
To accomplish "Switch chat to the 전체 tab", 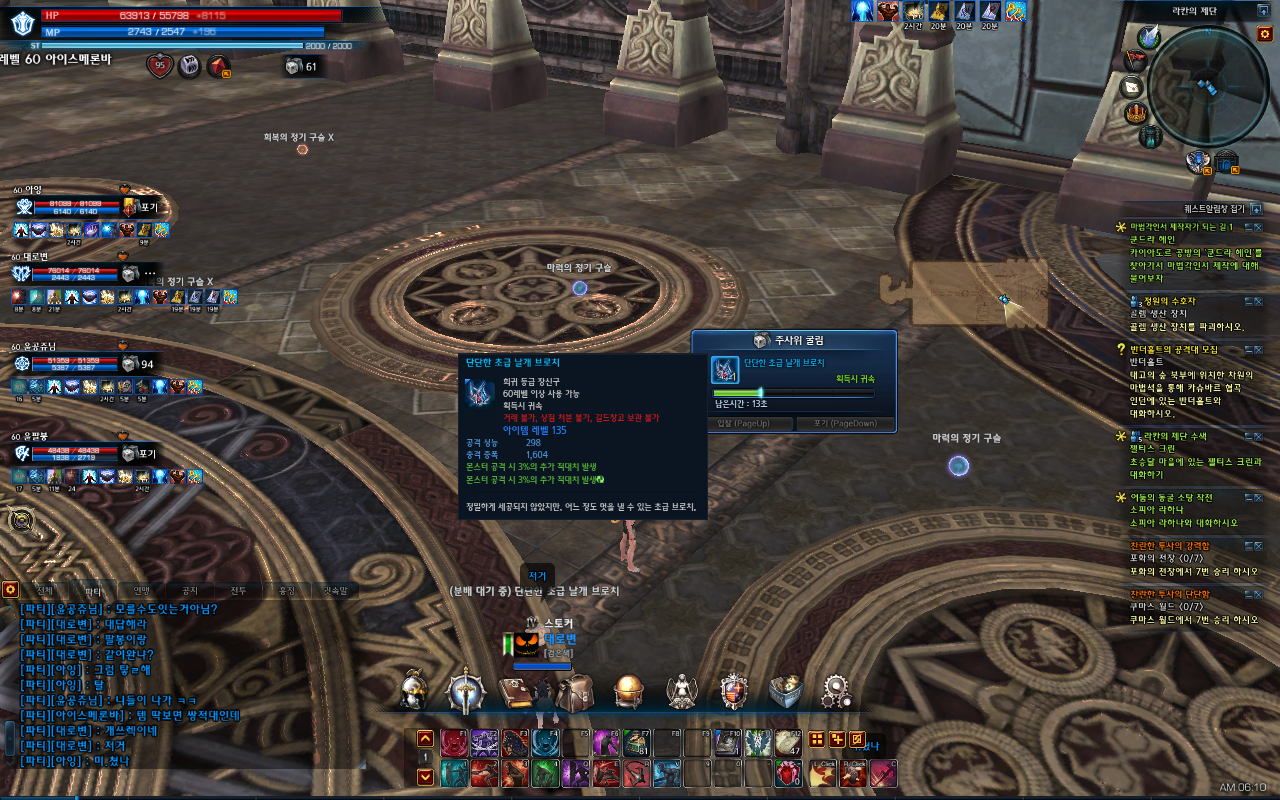I will (x=44, y=590).
